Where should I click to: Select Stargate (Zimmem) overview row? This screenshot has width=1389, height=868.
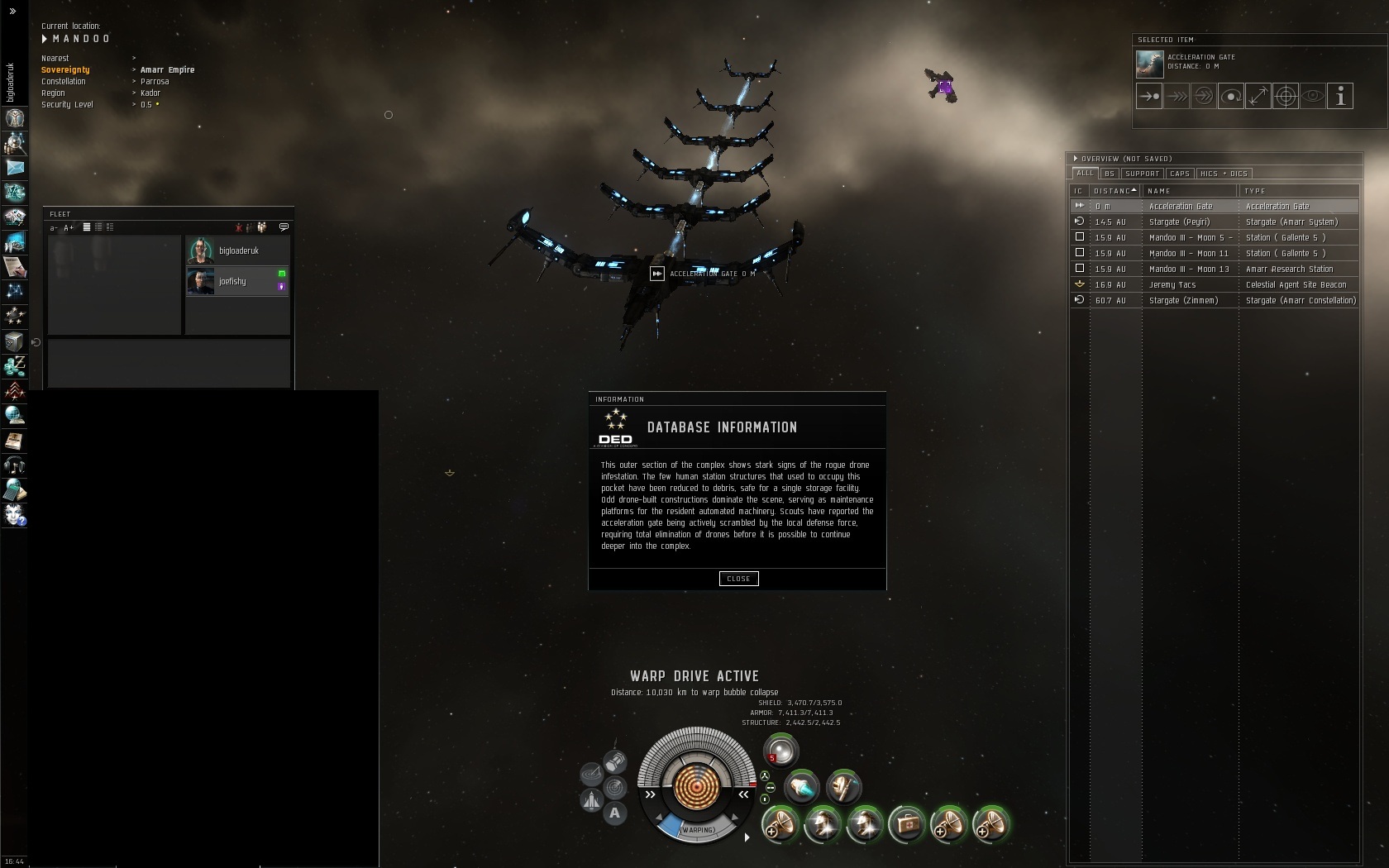(x=1183, y=300)
